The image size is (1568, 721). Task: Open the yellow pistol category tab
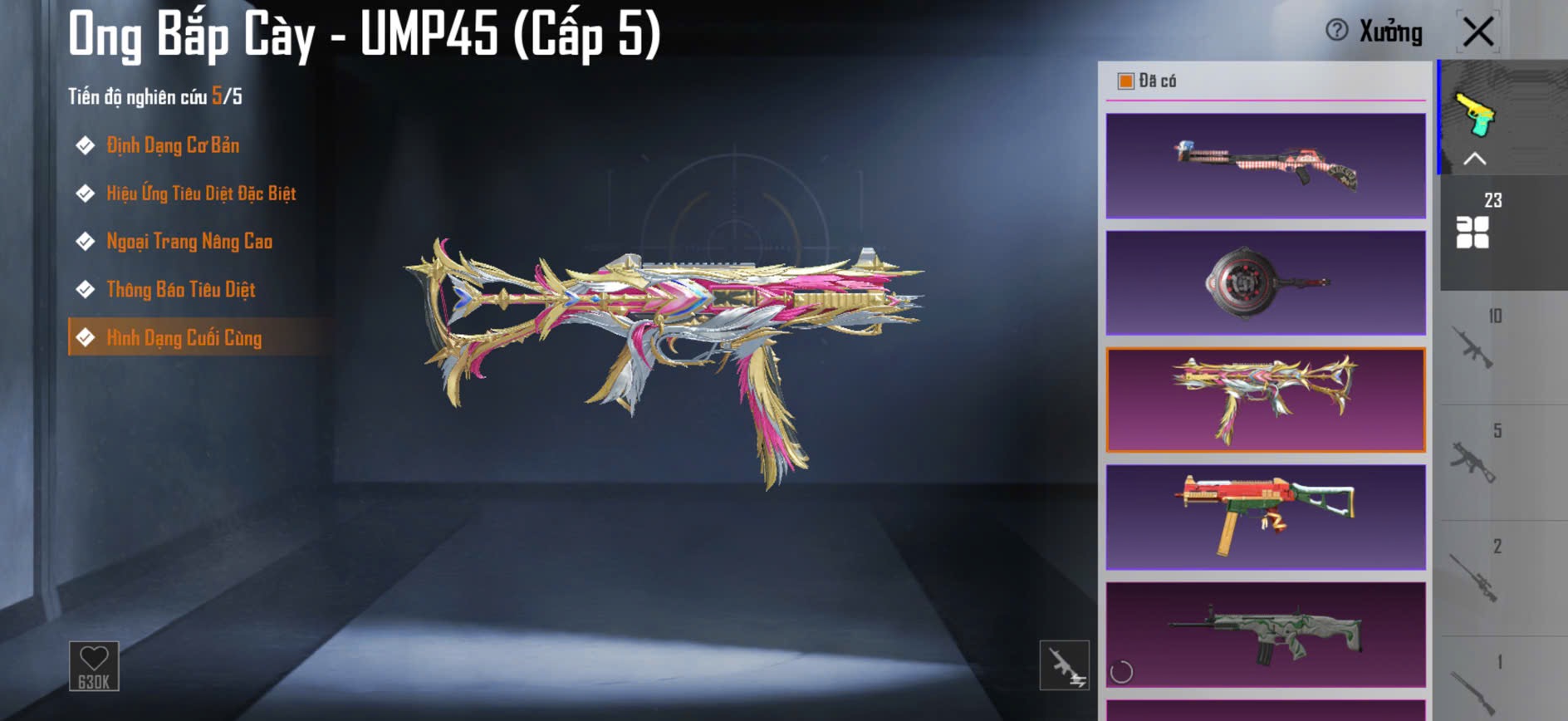pyautogui.click(x=1475, y=116)
